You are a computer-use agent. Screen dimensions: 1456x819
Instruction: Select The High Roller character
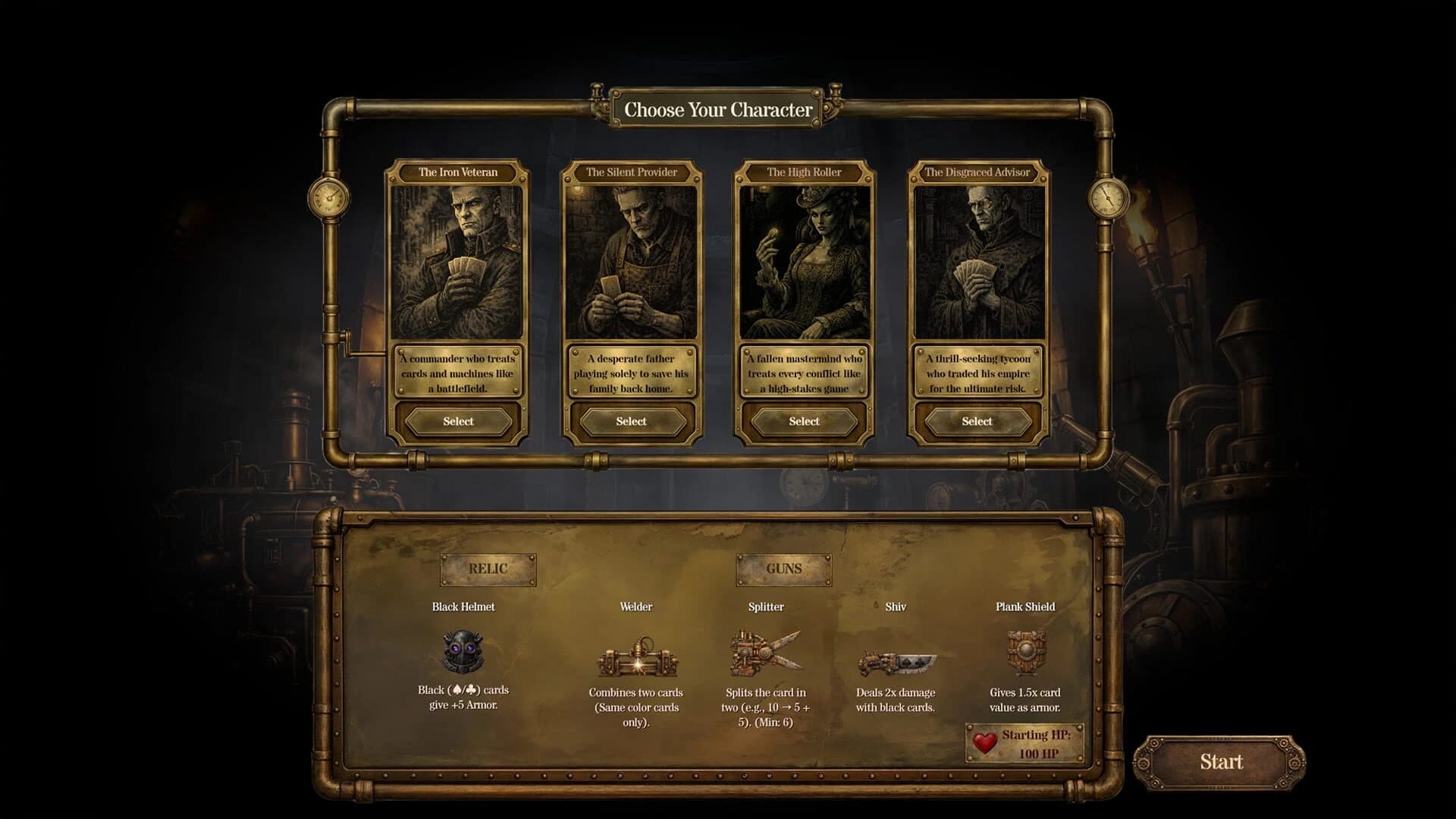(x=804, y=421)
